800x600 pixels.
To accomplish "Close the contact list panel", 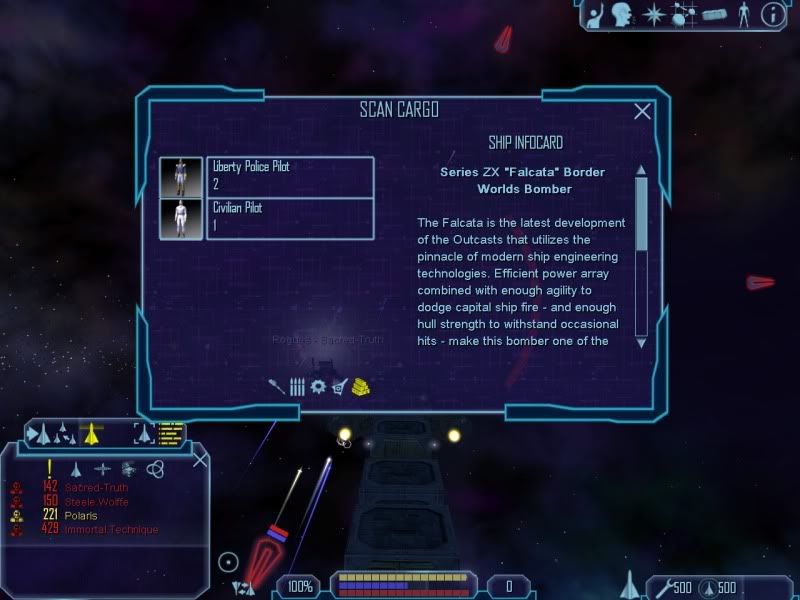I will point(200,459).
